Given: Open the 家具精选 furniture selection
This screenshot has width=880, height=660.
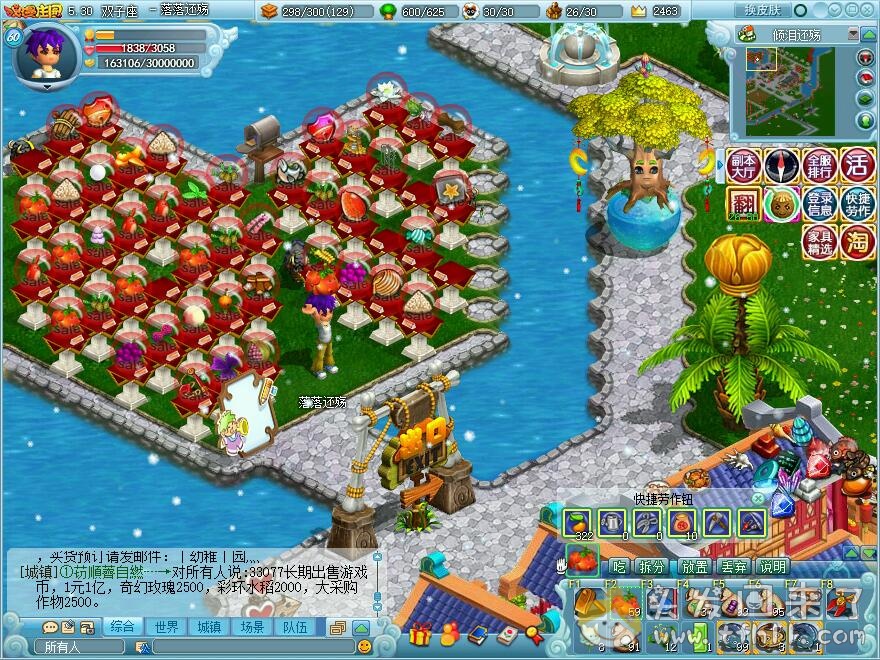Looking at the screenshot, I should tap(819, 242).
